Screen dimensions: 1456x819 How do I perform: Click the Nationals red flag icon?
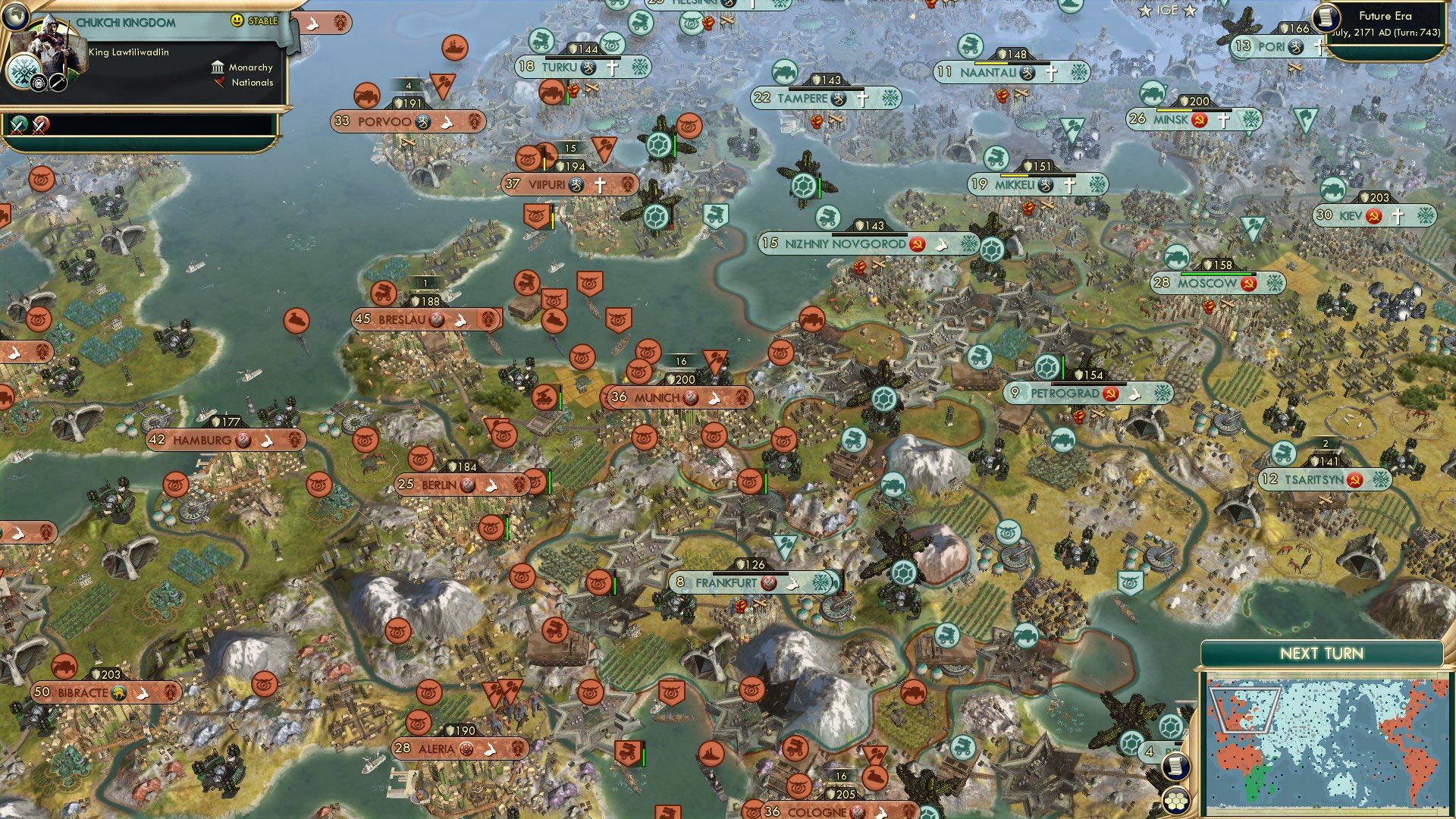(219, 83)
